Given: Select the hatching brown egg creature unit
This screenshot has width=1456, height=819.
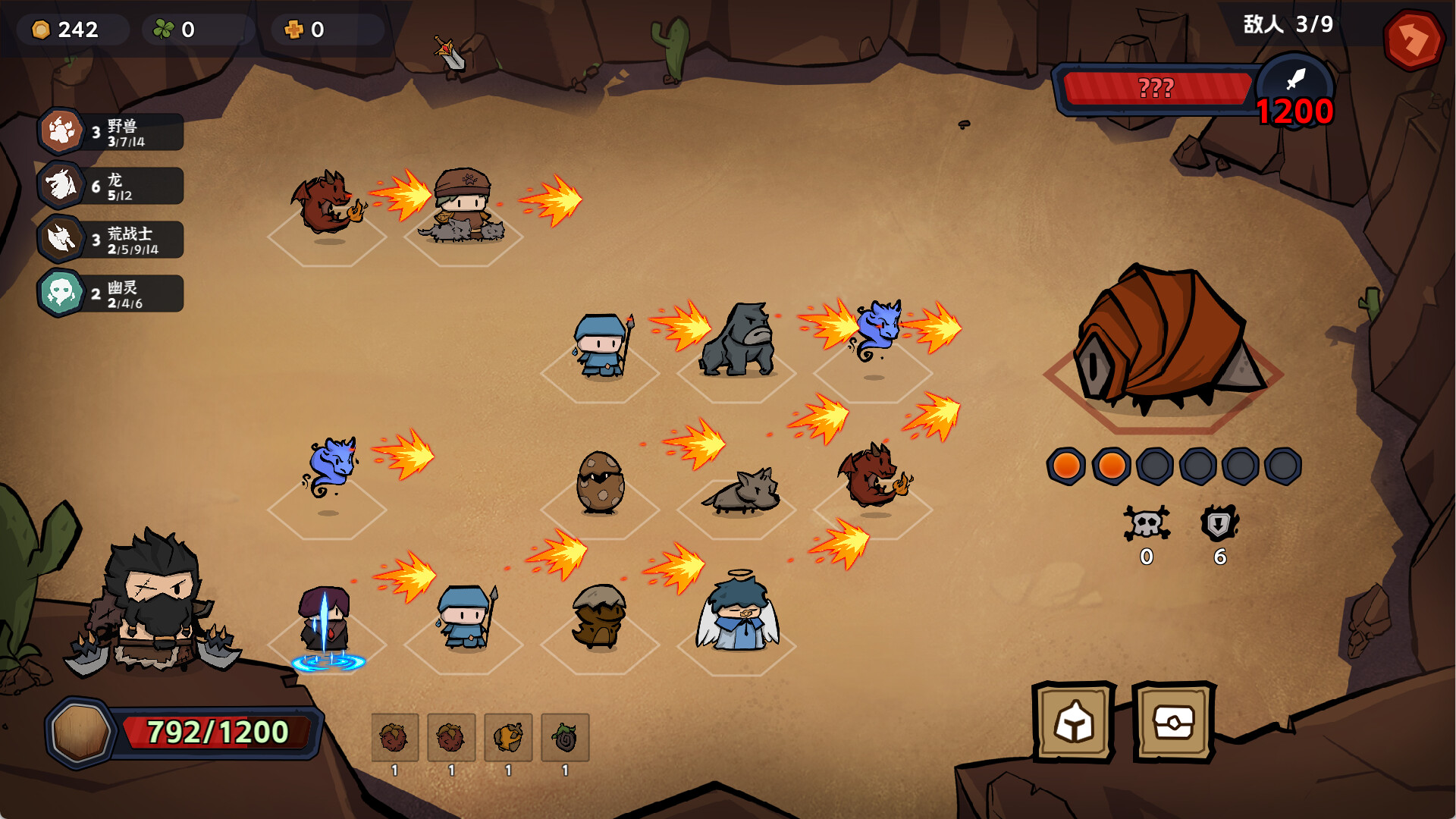Looking at the screenshot, I should (599, 616).
